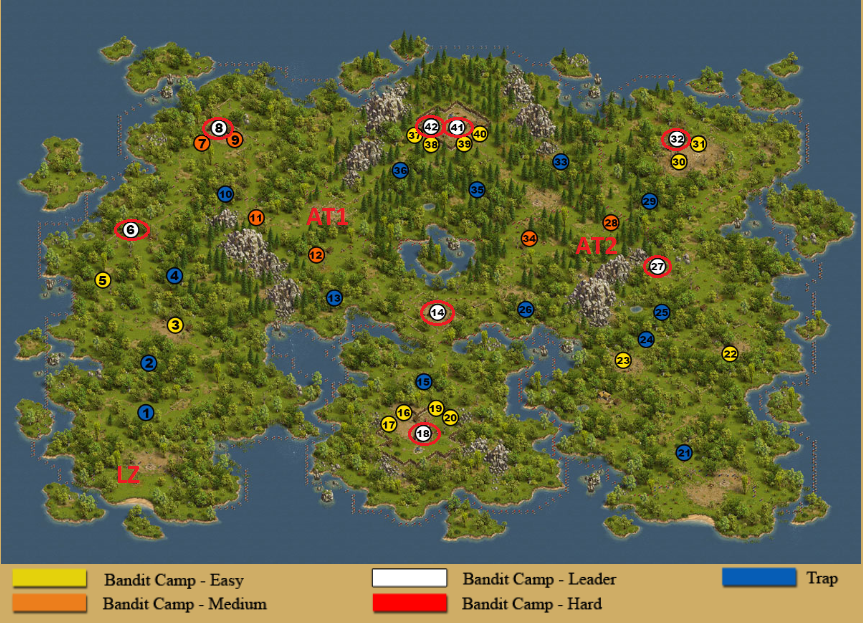The height and width of the screenshot is (623, 863).
Task: Select medium bandit camp marker 34
Action: 529,238
